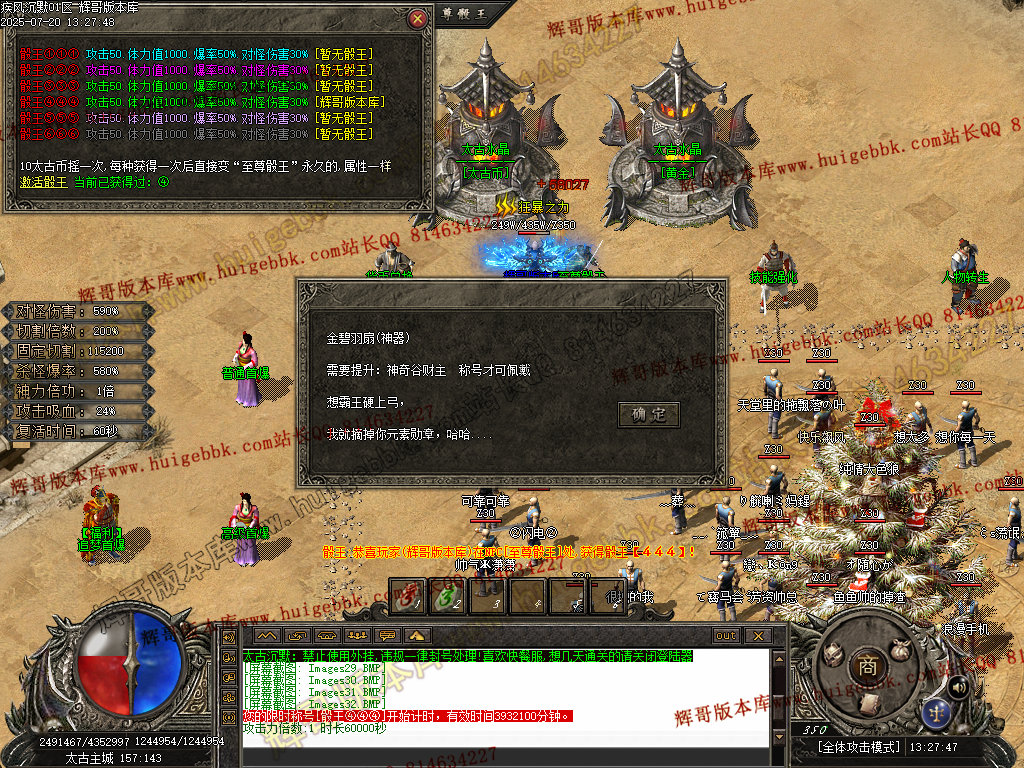Toggle sound with the speaker icon
The height and width of the screenshot is (768, 1024).
pyautogui.click(x=958, y=686)
